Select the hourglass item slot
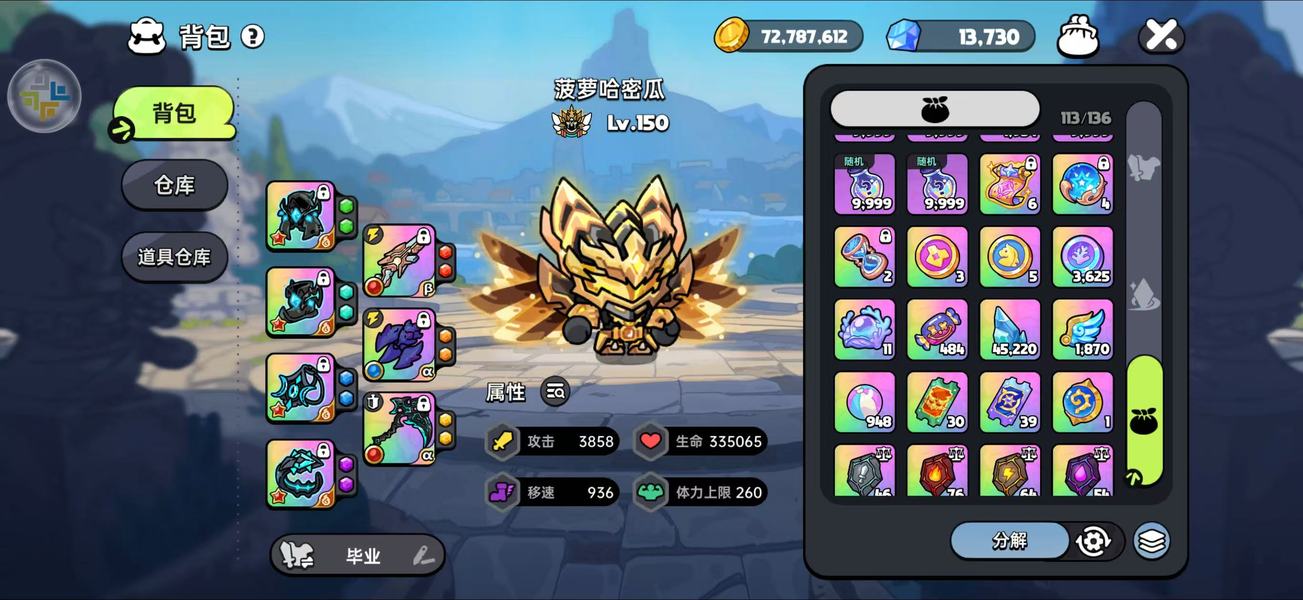The height and width of the screenshot is (600, 1303). tap(865, 257)
